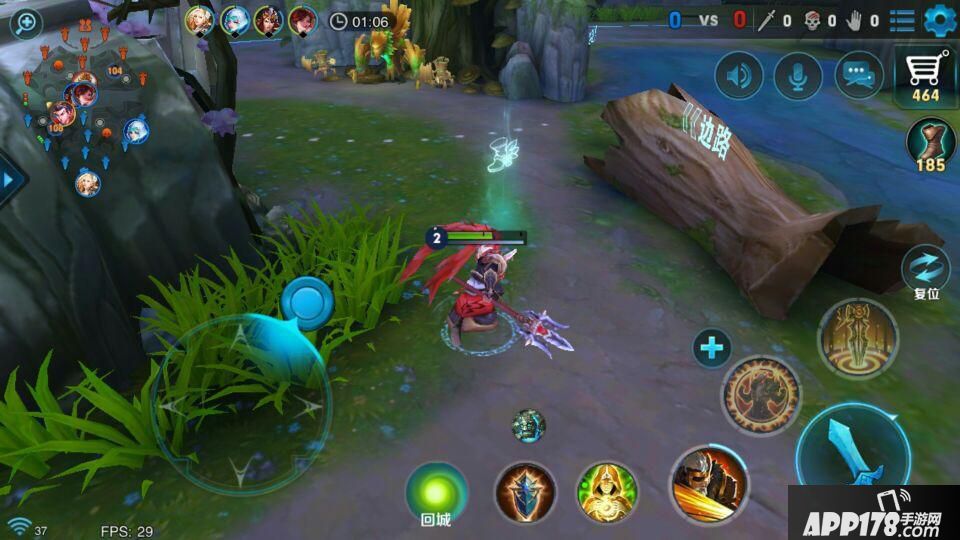This screenshot has width=960, height=540.
Task: Select the blonde teammate portrait at top
Action: [200, 20]
